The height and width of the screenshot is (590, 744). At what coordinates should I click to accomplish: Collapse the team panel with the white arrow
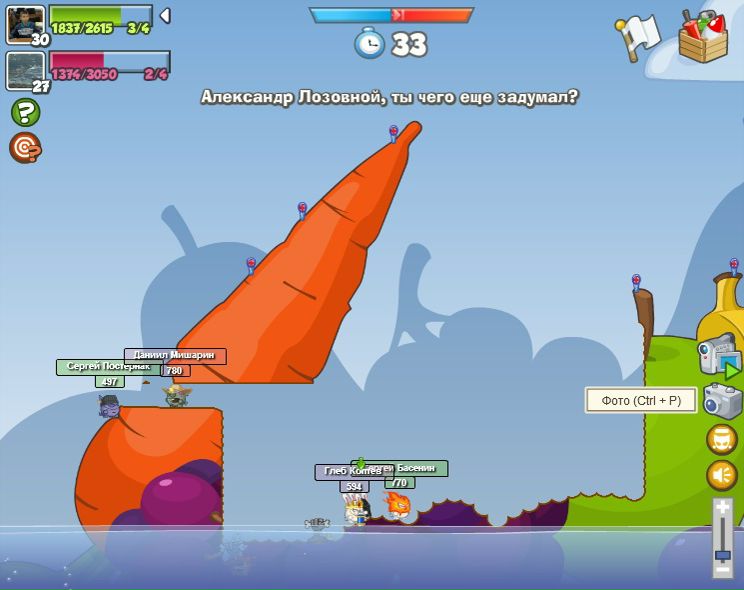[165, 15]
